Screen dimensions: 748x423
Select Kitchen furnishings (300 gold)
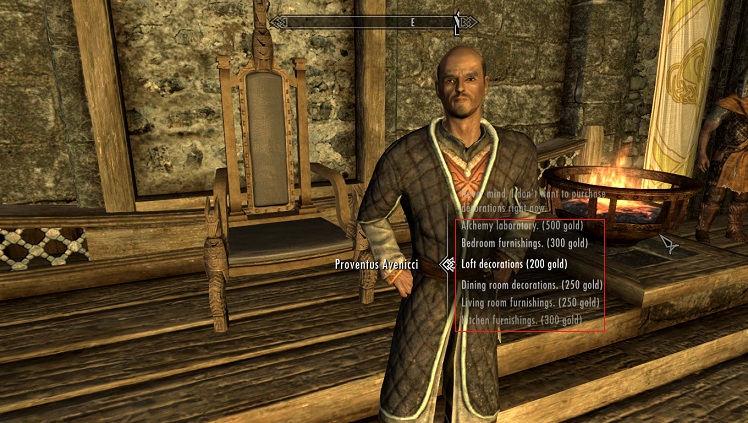pyautogui.click(x=520, y=319)
